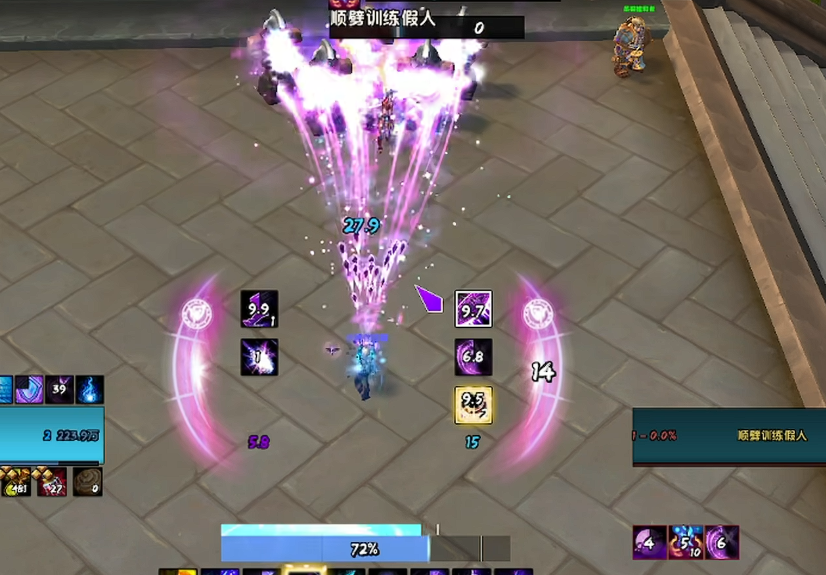Image resolution: width=826 pixels, height=575 pixels.
Task: Click the blue flame buff icon
Action: (89, 389)
